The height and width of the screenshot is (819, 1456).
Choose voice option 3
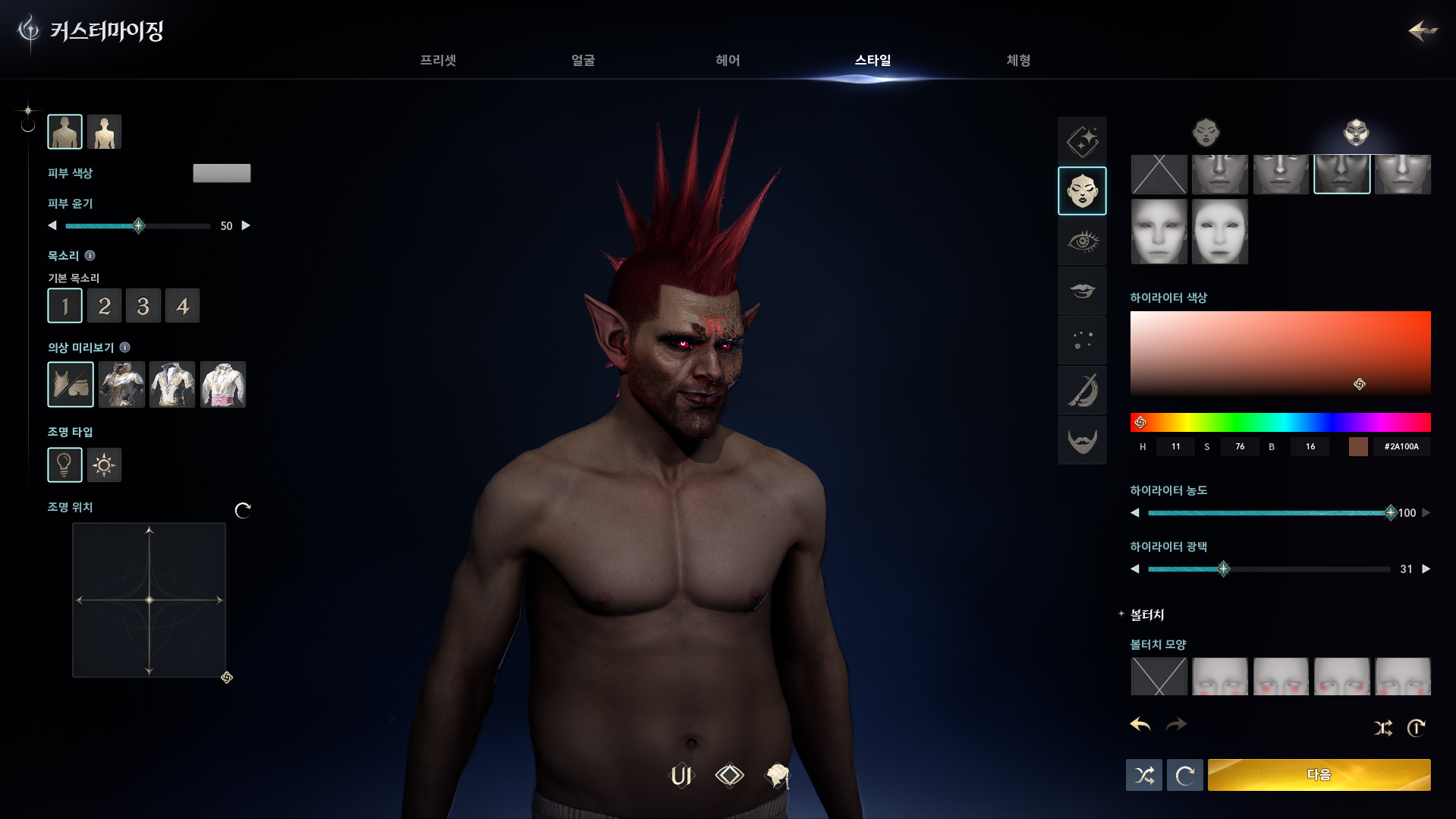[143, 306]
